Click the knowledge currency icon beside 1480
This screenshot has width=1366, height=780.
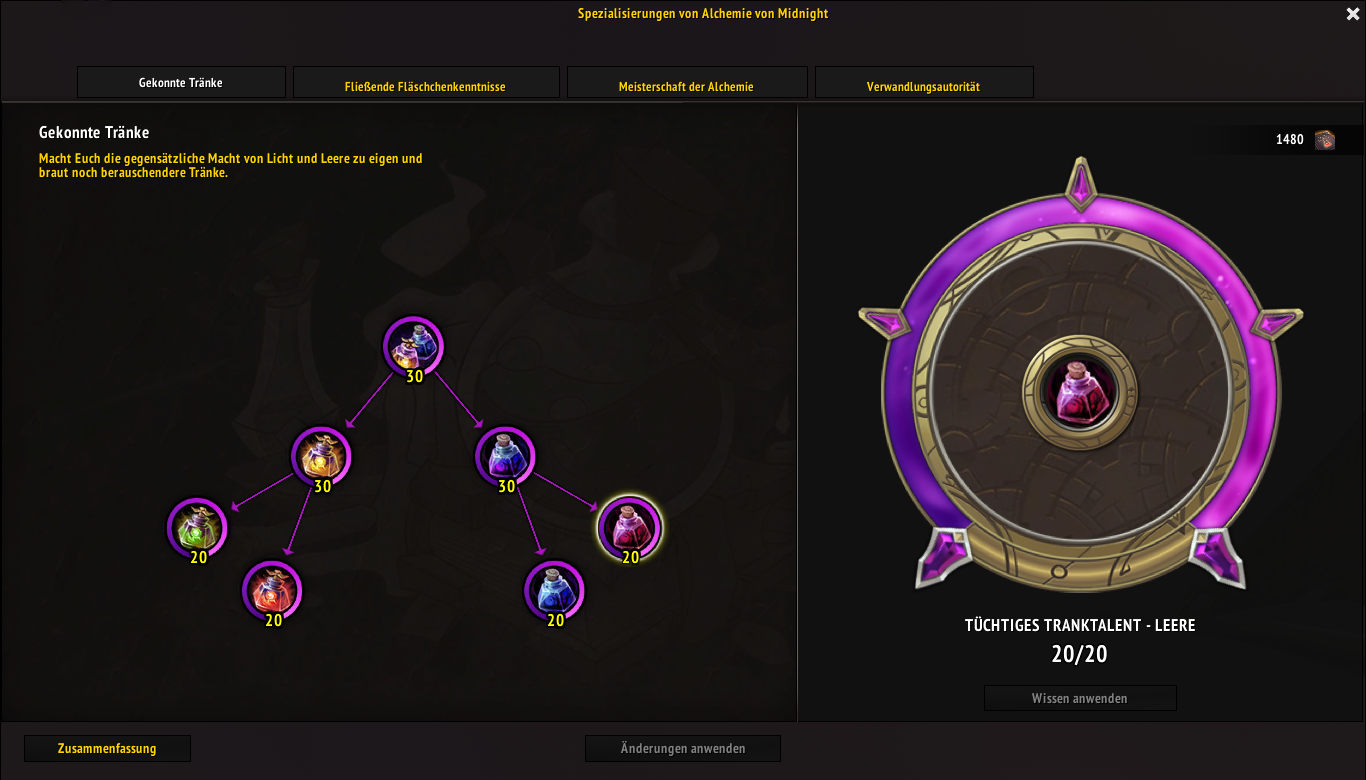click(x=1325, y=139)
